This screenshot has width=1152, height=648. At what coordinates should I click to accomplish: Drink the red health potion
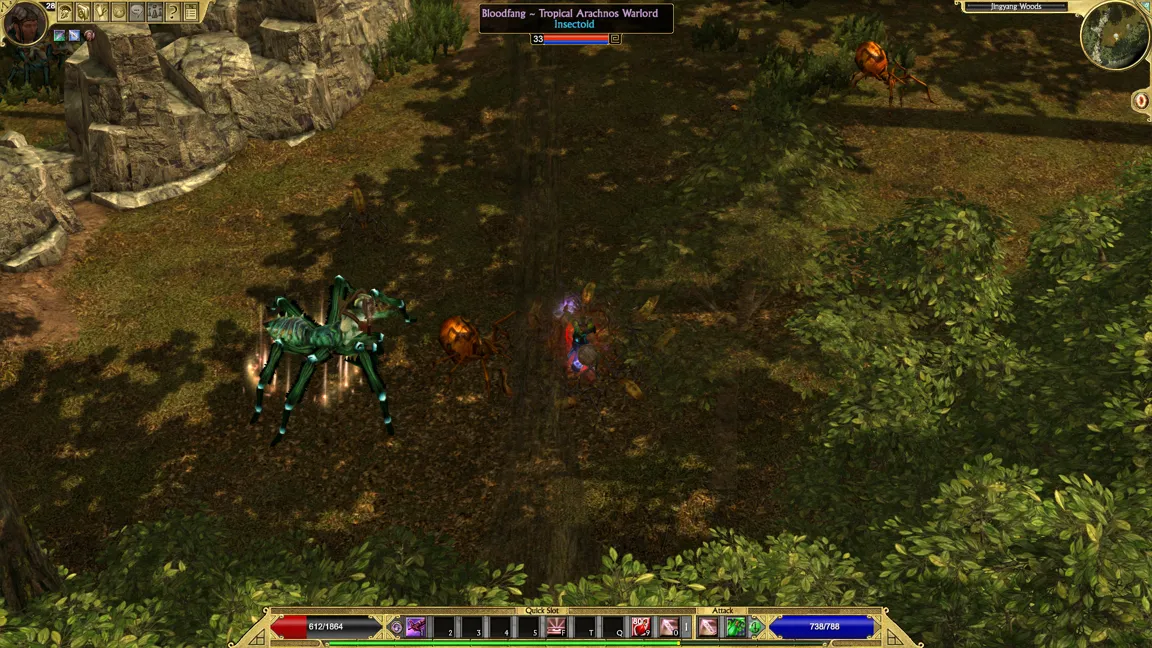tap(641, 627)
